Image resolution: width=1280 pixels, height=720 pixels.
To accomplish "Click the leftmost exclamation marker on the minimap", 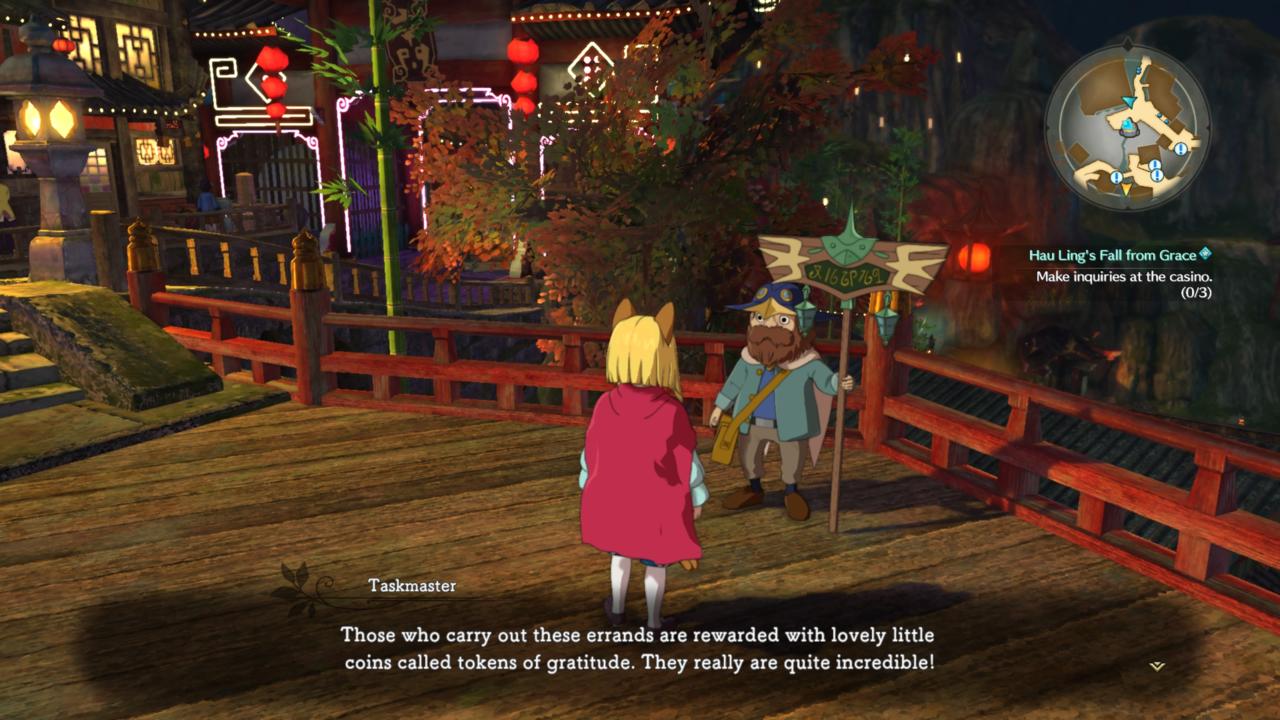I will click(1116, 177).
